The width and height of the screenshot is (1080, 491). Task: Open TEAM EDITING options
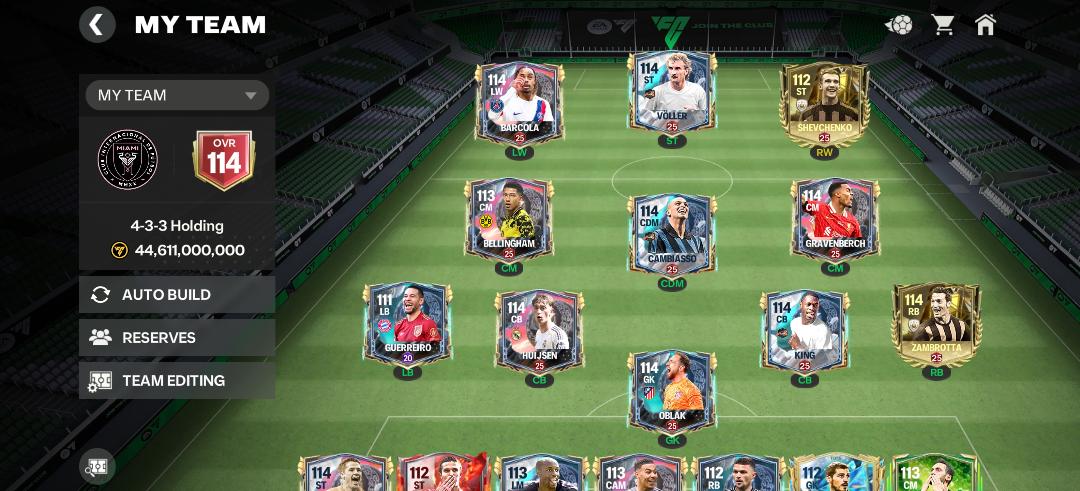(177, 381)
